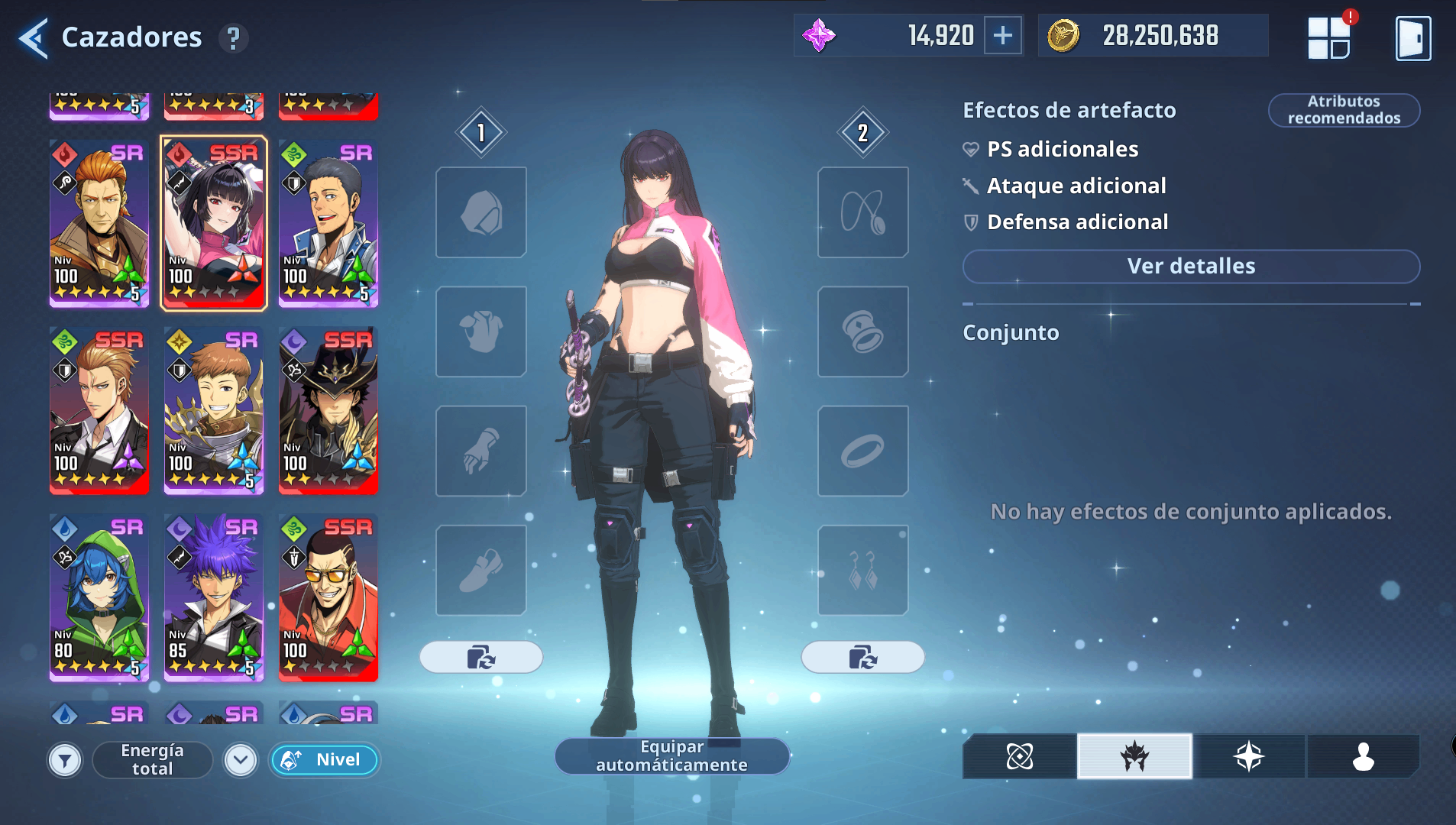Tap the chest armor equipment slot
This screenshot has width=1456, height=825.
pos(480,332)
